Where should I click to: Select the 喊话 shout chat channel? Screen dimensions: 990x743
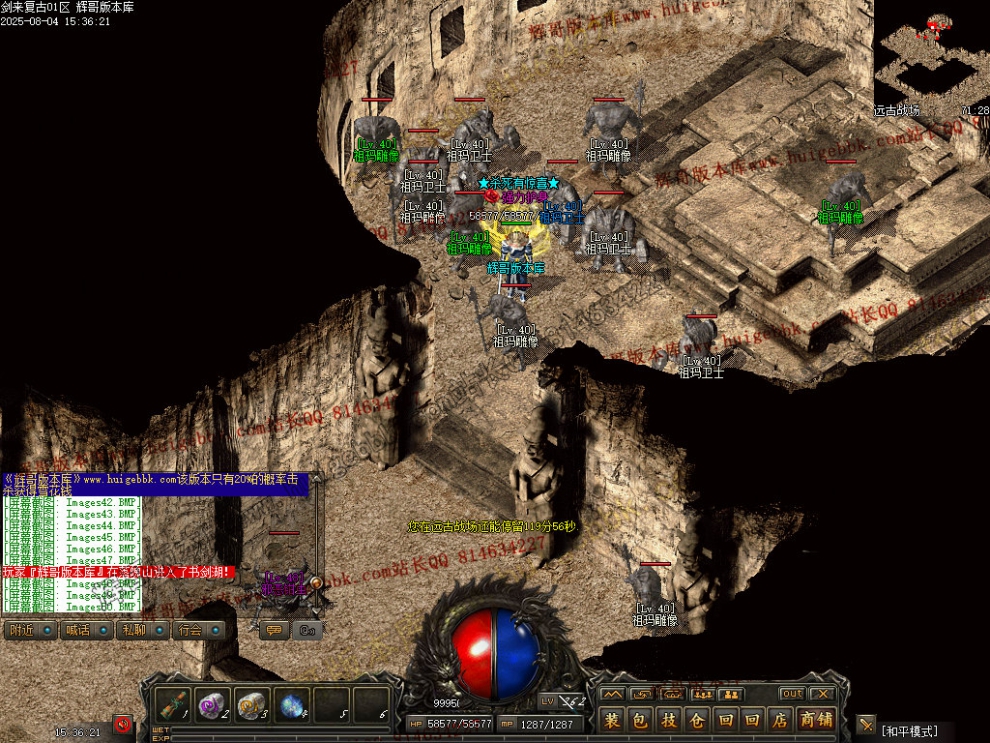77,630
